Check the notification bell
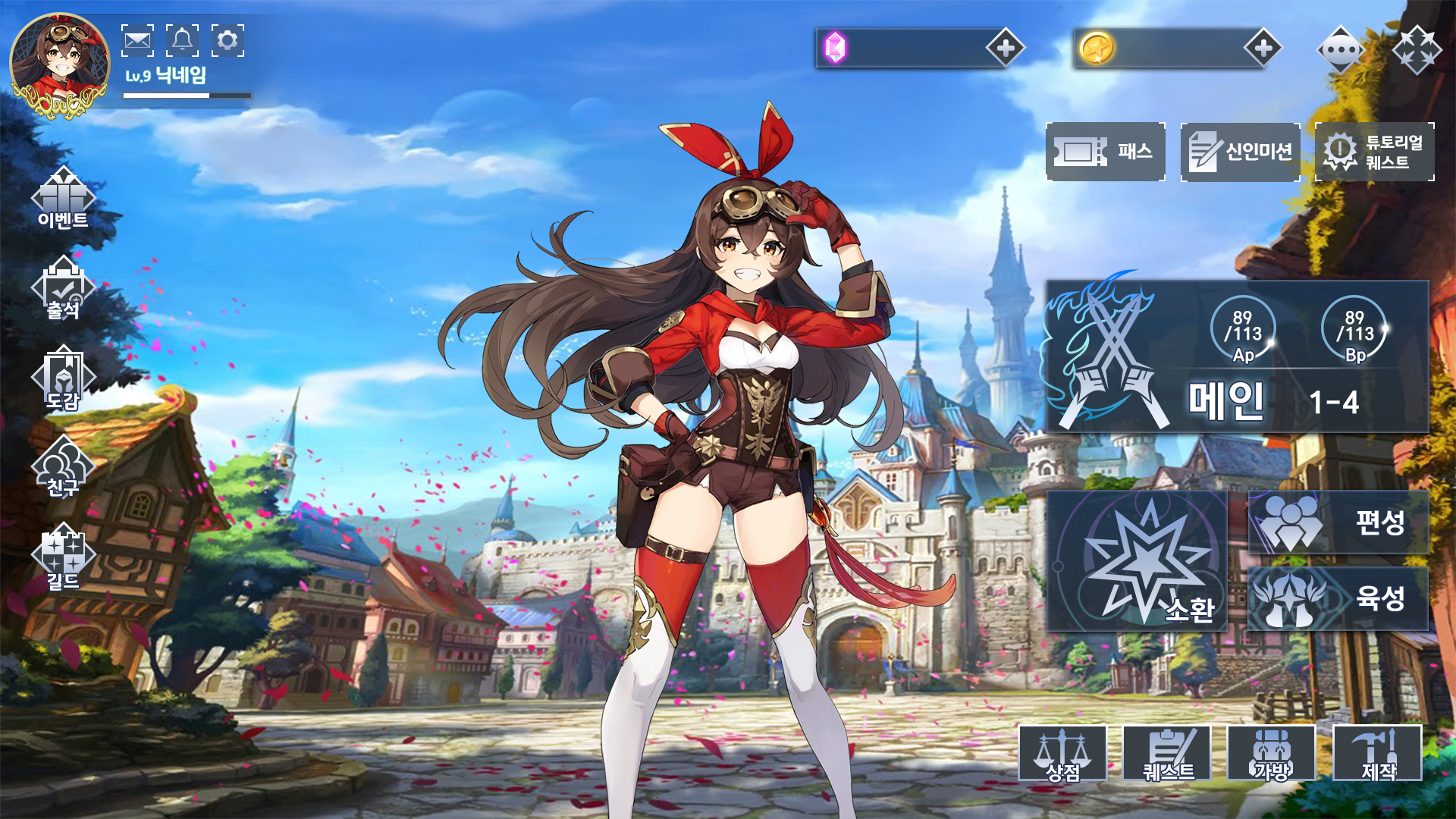 pyautogui.click(x=182, y=40)
